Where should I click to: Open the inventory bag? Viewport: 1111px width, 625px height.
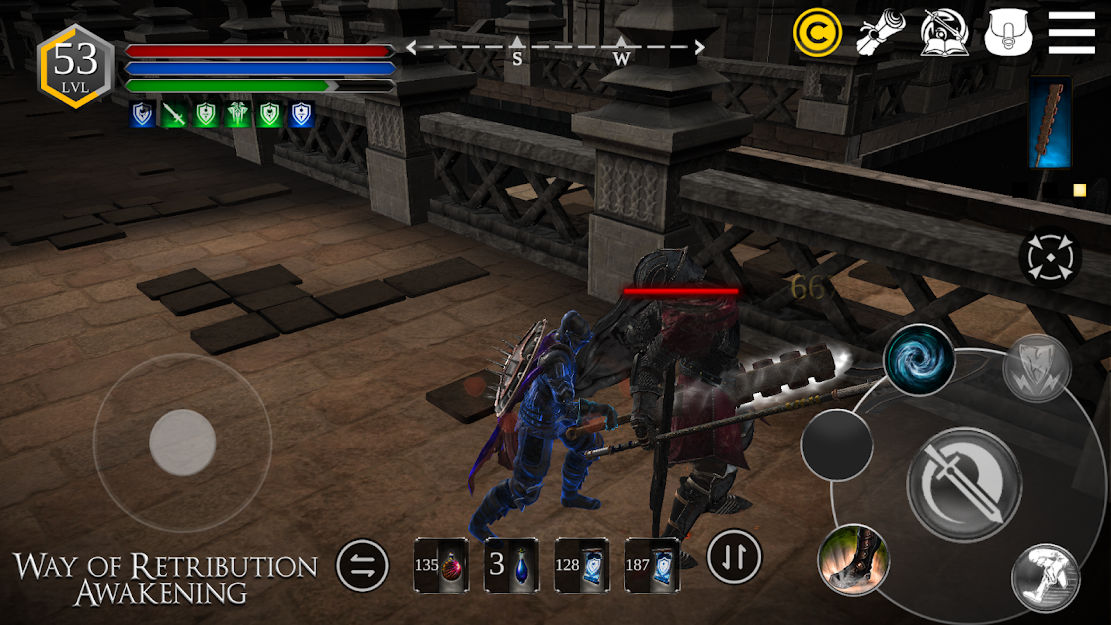coord(1008,33)
